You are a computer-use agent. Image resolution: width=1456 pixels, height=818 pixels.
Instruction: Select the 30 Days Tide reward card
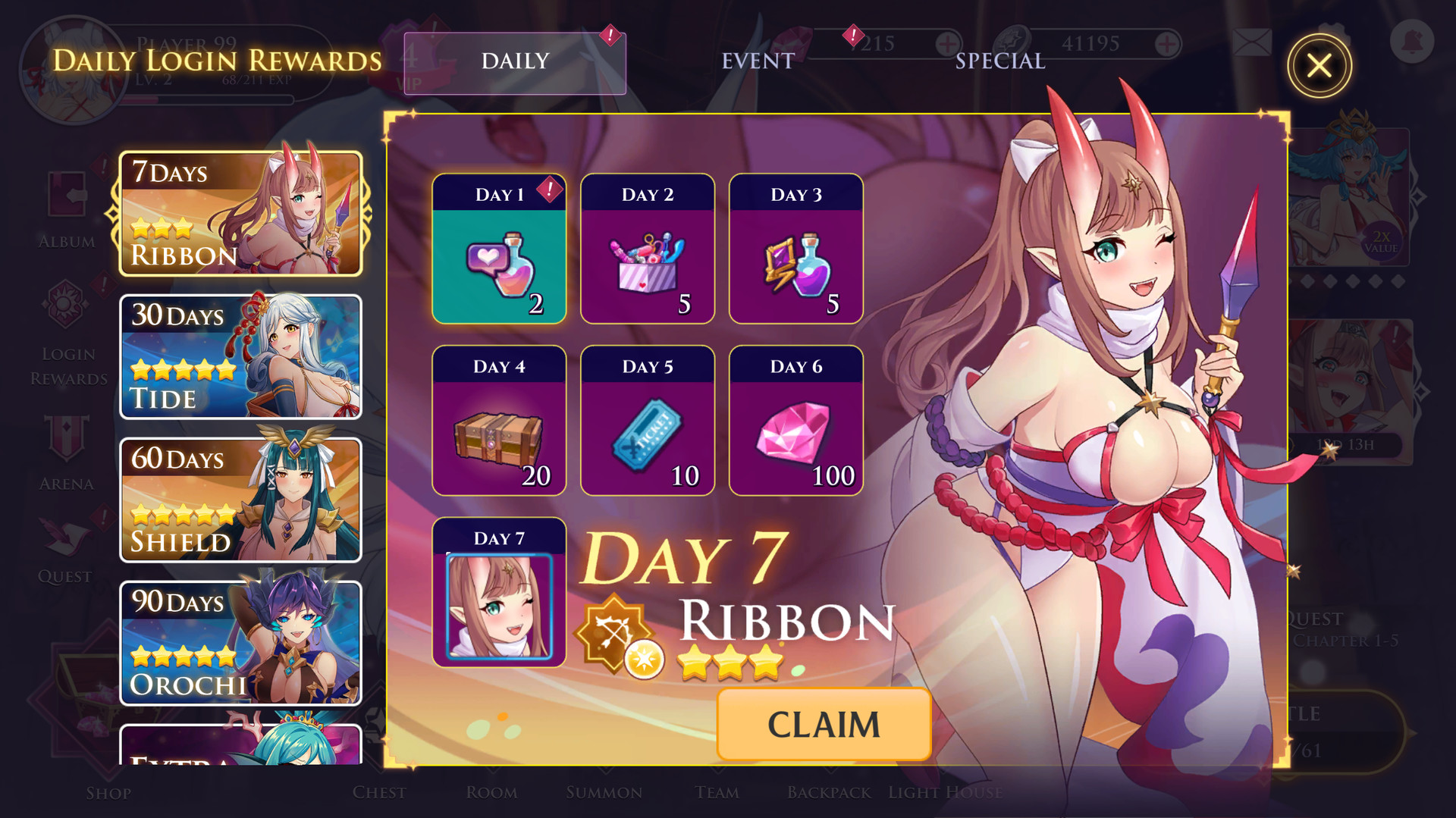pyautogui.click(x=240, y=356)
